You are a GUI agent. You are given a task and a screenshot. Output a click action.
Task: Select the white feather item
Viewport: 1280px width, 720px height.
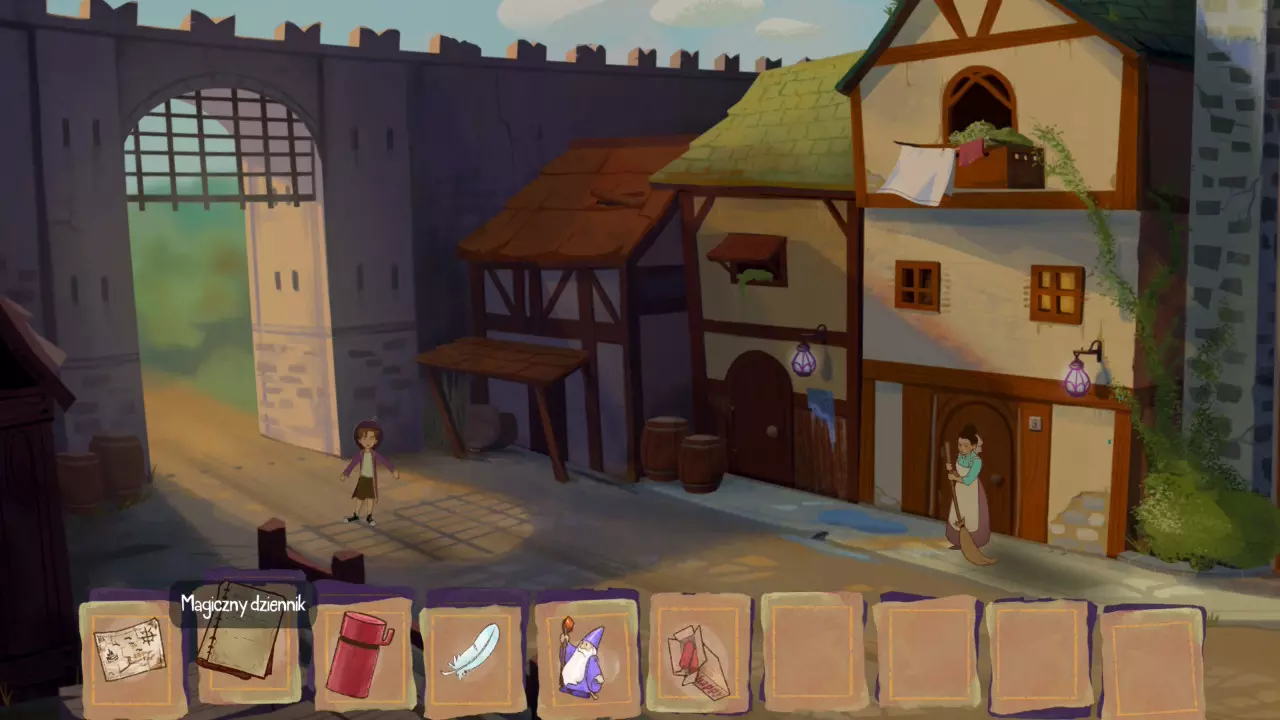[471, 652]
